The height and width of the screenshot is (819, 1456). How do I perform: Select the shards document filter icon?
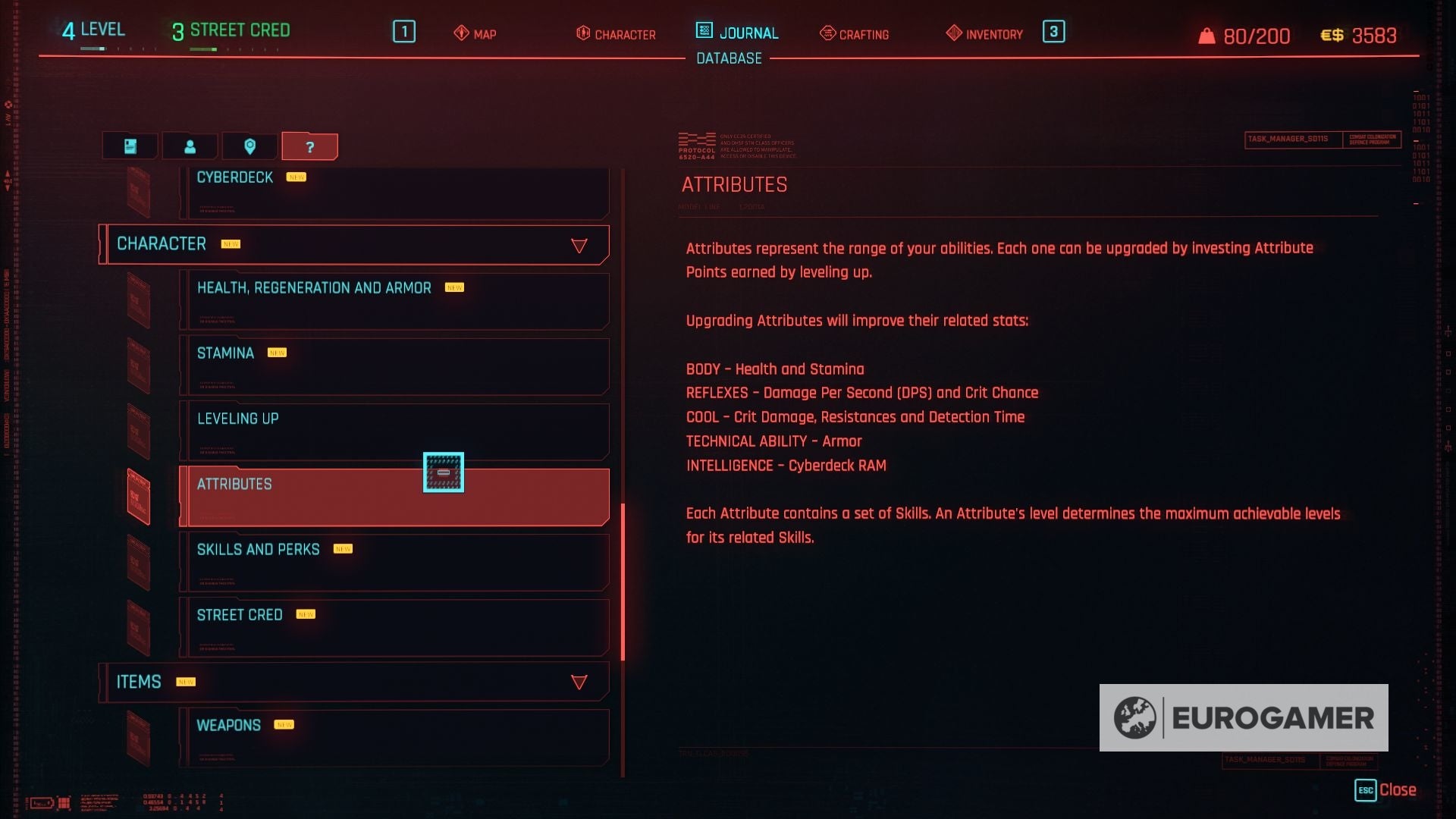pos(129,146)
